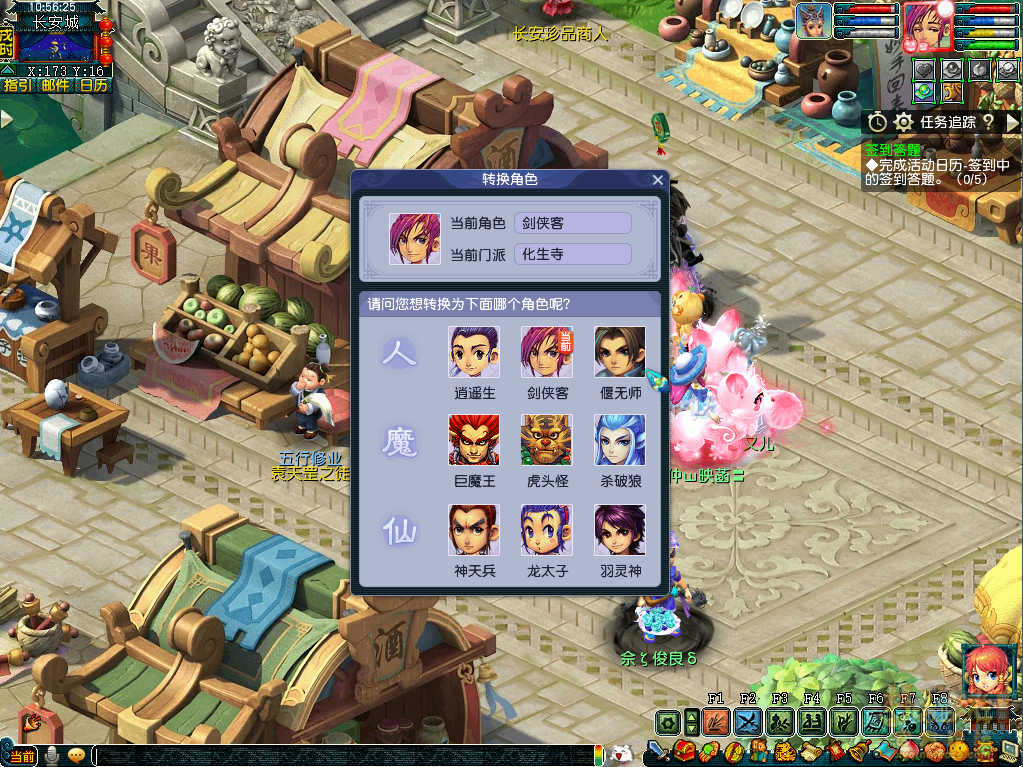Collapse the 任务追踪 panel with the arrow
The width and height of the screenshot is (1023, 767).
(1012, 122)
